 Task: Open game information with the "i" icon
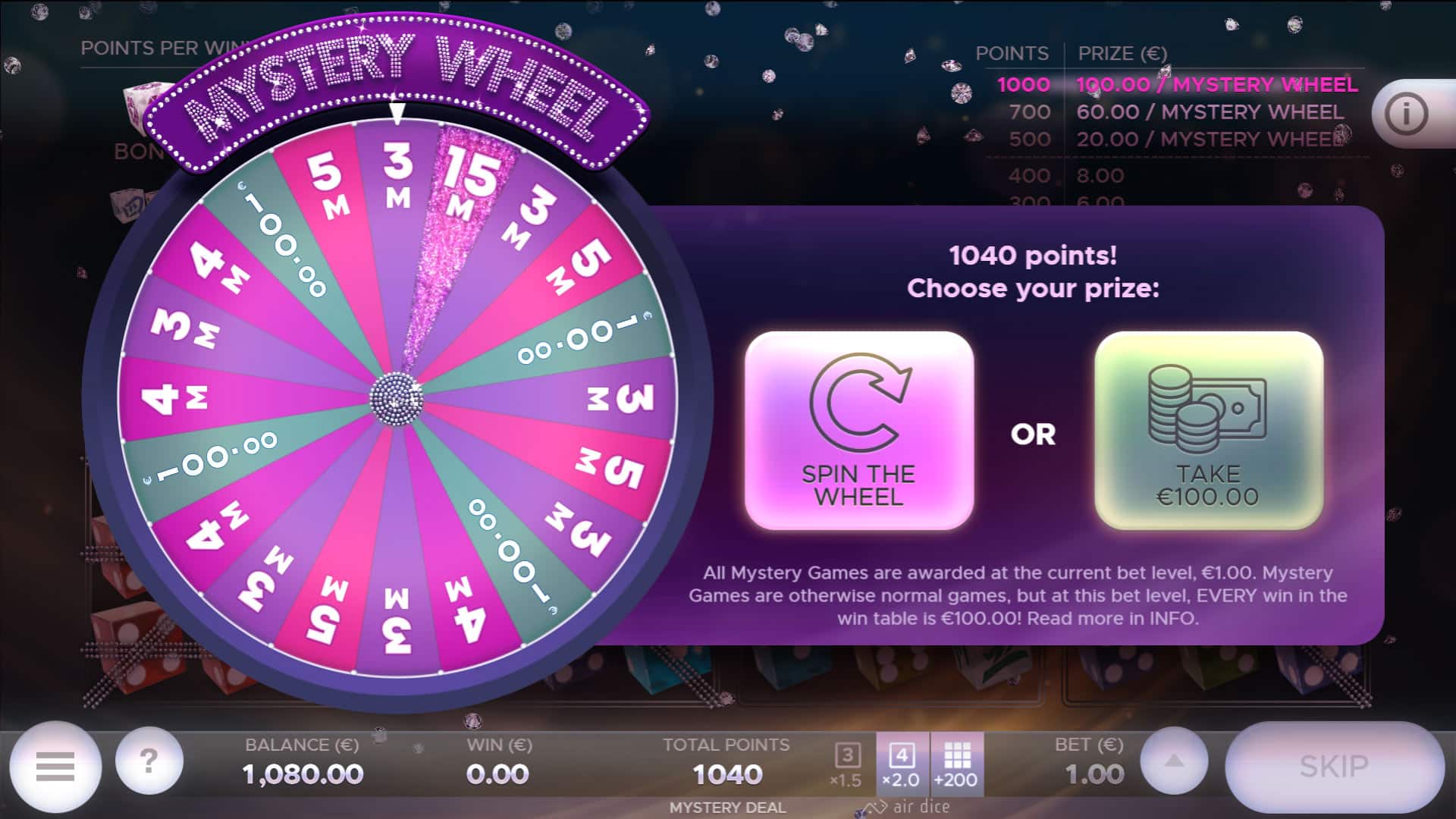[x=1408, y=112]
